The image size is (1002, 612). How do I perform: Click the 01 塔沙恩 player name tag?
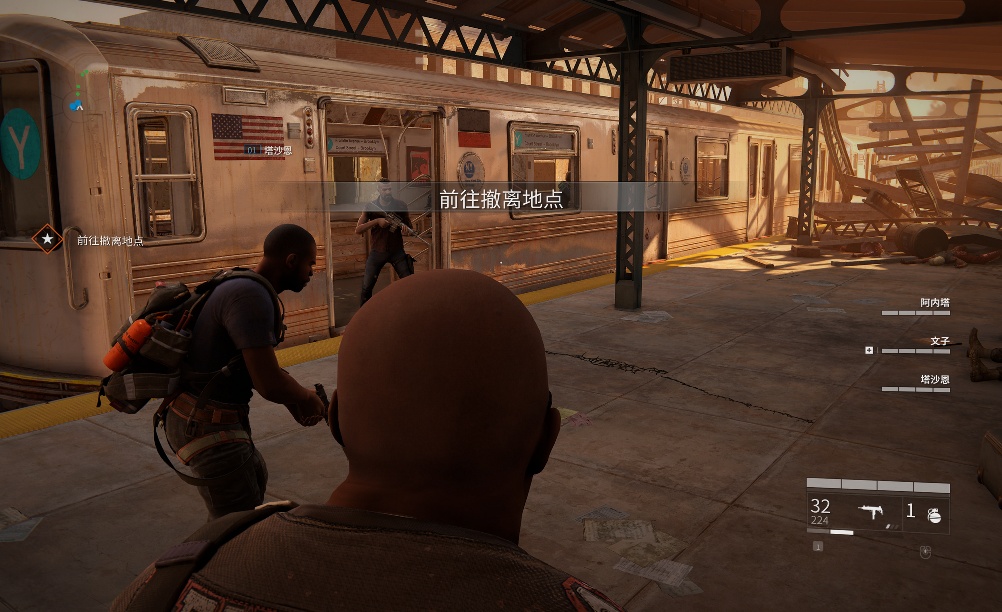point(268,149)
